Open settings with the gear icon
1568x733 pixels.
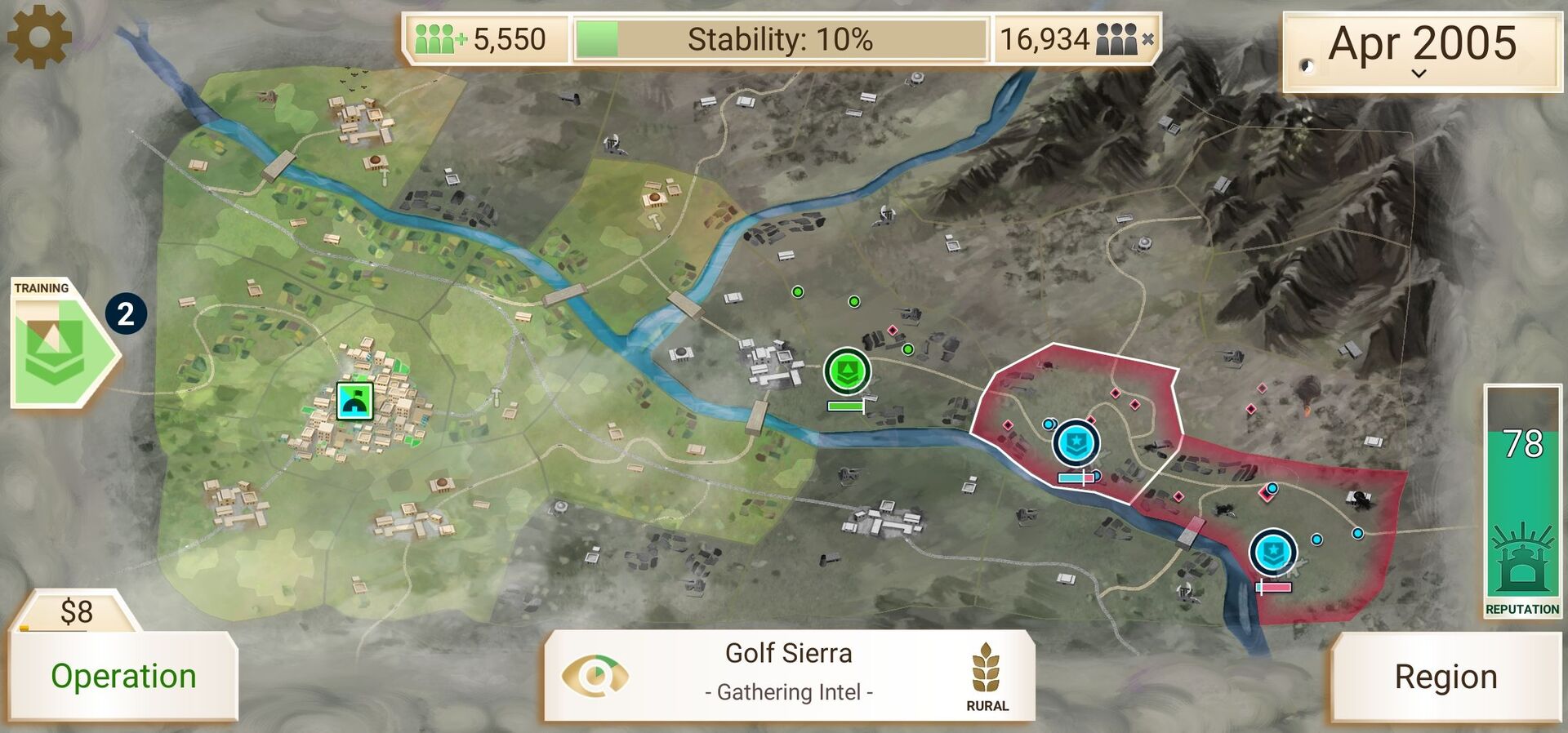click(x=38, y=36)
